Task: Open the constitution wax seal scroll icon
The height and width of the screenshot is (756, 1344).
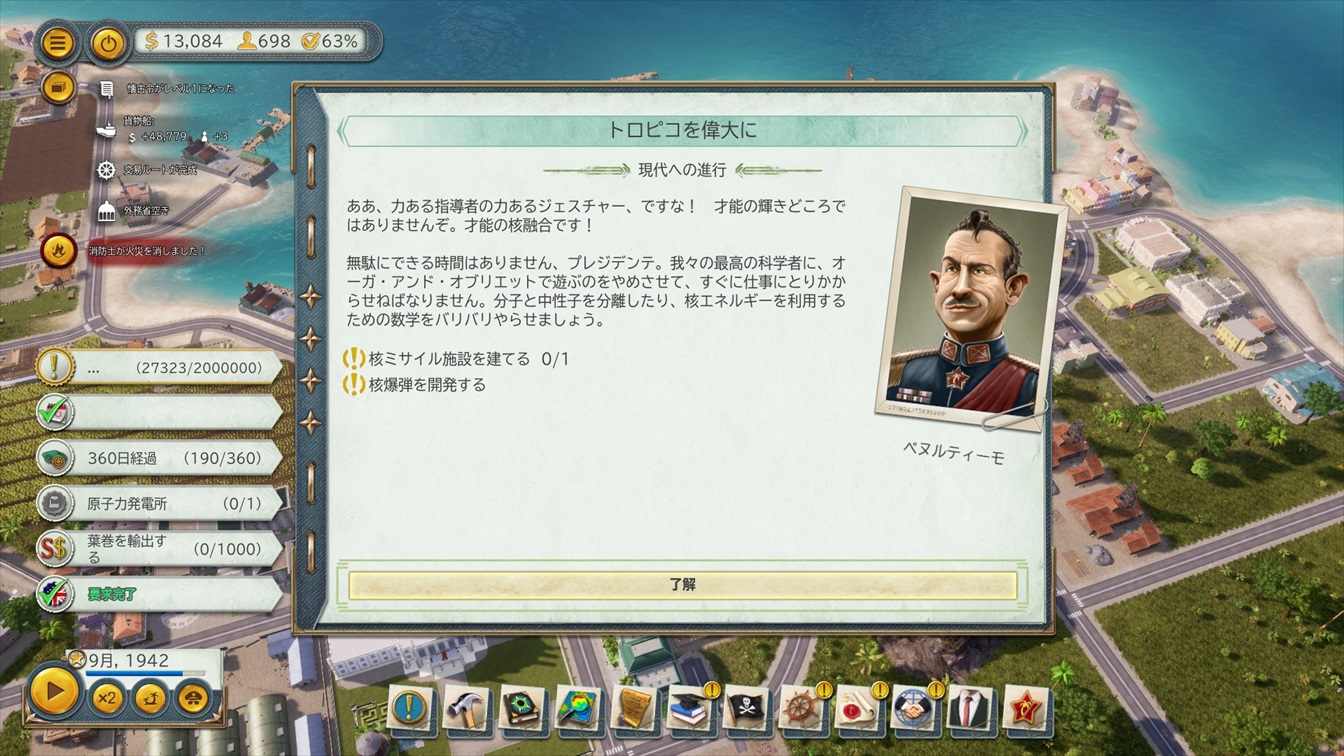Action: point(858,709)
